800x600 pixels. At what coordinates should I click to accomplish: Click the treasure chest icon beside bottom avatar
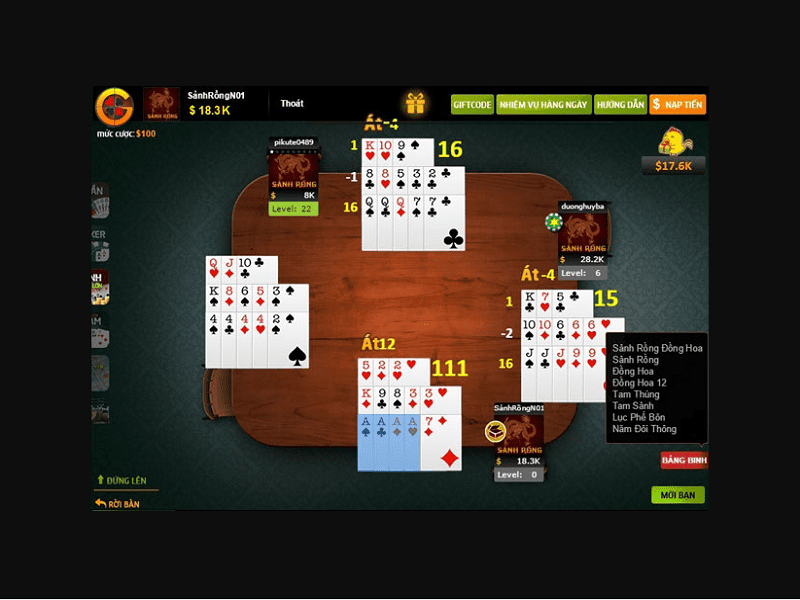[x=493, y=432]
